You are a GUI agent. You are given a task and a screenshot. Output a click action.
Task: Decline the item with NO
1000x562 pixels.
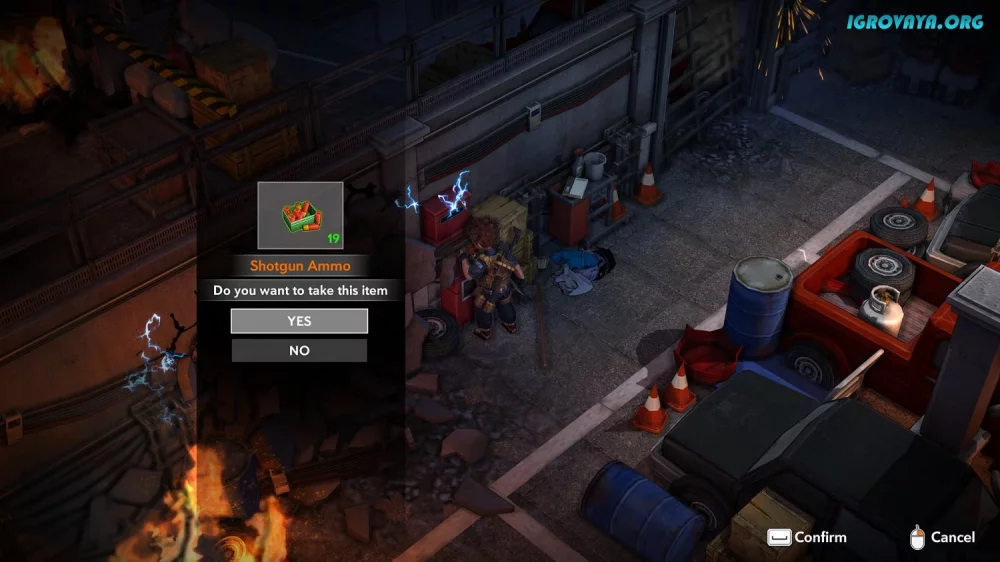pyautogui.click(x=299, y=351)
